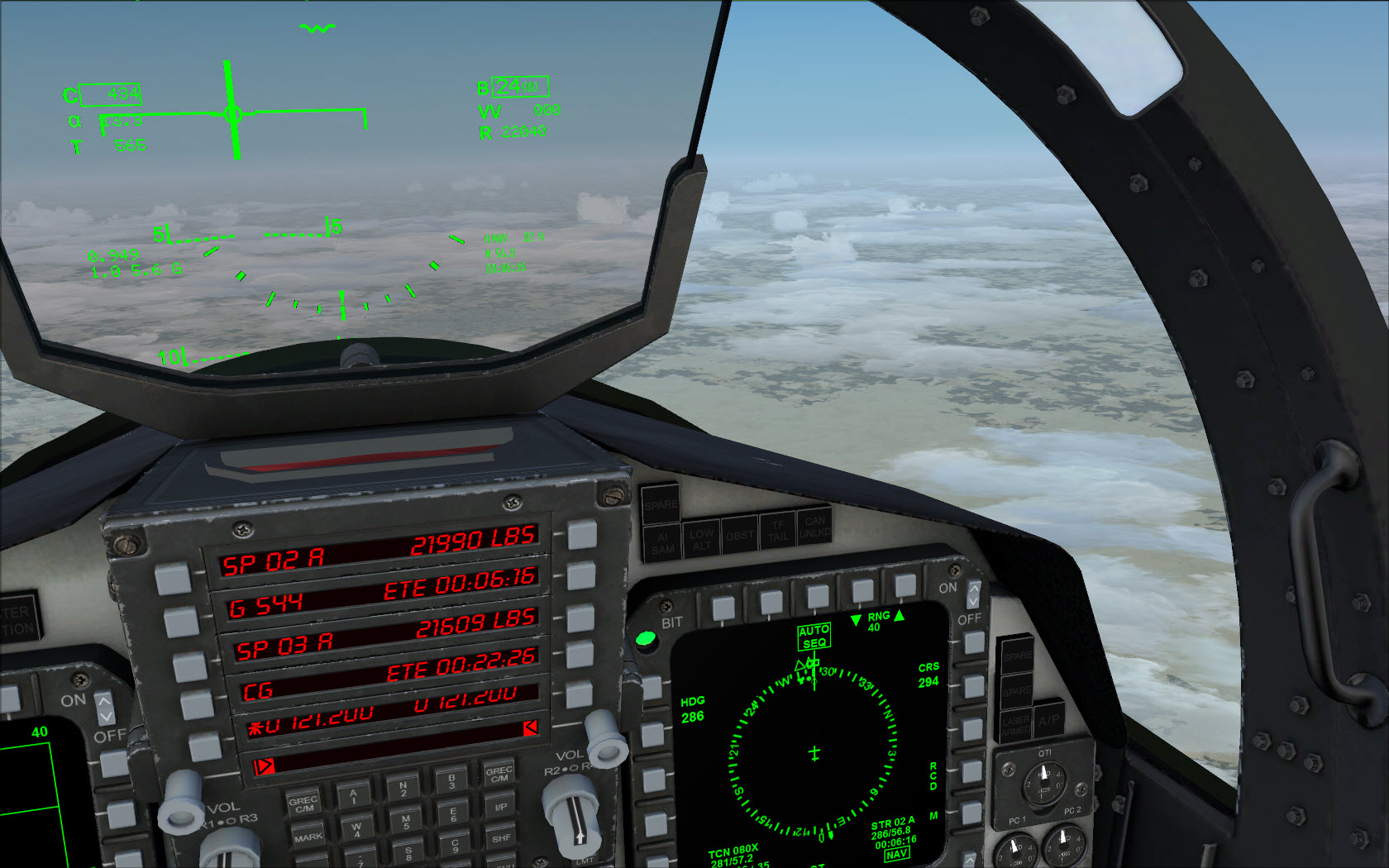The width and height of the screenshot is (1389, 868).
Task: Push the UFC button beside ETE 00:22:26
Action: point(580,655)
